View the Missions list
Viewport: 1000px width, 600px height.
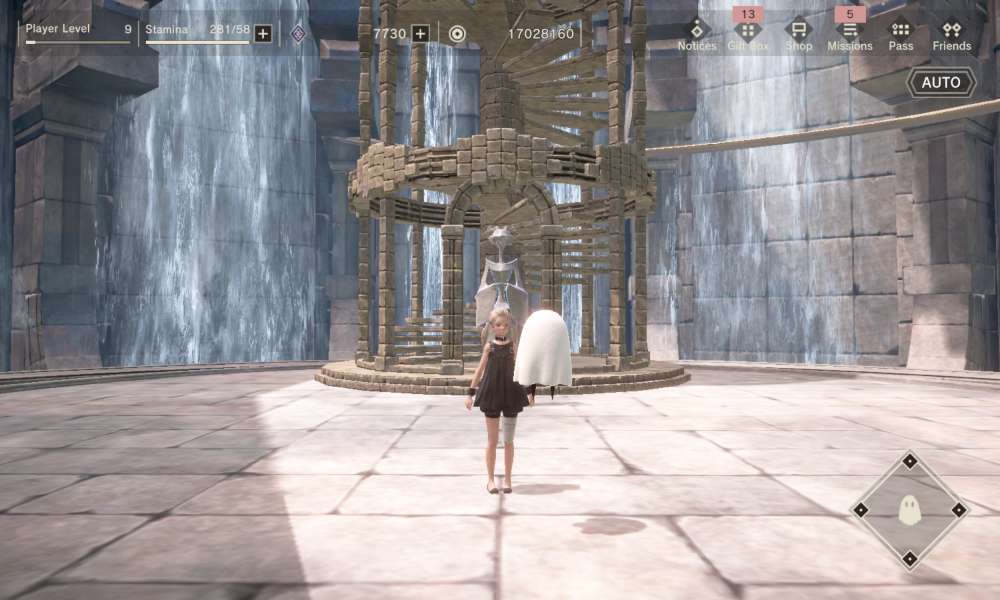pyautogui.click(x=850, y=32)
